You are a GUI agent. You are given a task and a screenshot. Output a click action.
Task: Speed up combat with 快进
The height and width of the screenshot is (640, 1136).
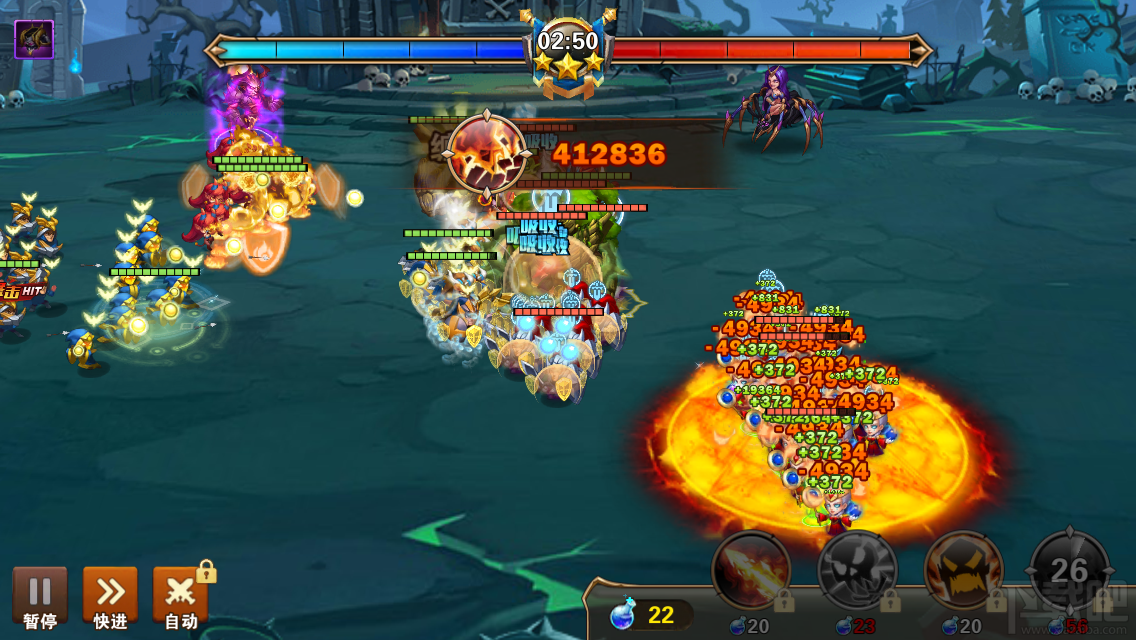tap(110, 597)
